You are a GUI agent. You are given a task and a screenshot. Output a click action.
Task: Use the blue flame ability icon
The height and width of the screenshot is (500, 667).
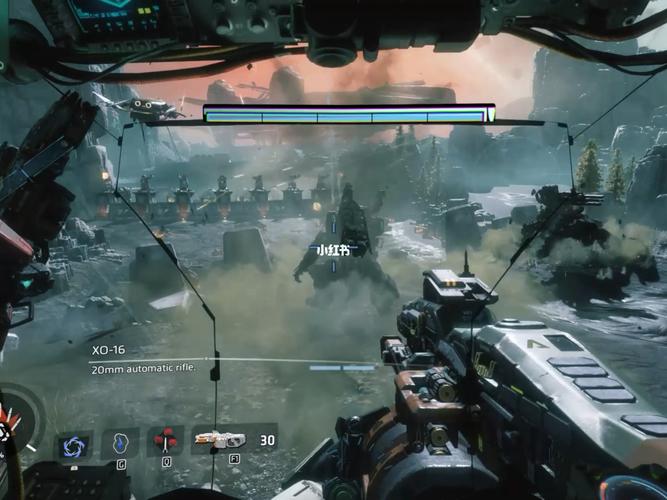pyautogui.click(x=120, y=442)
